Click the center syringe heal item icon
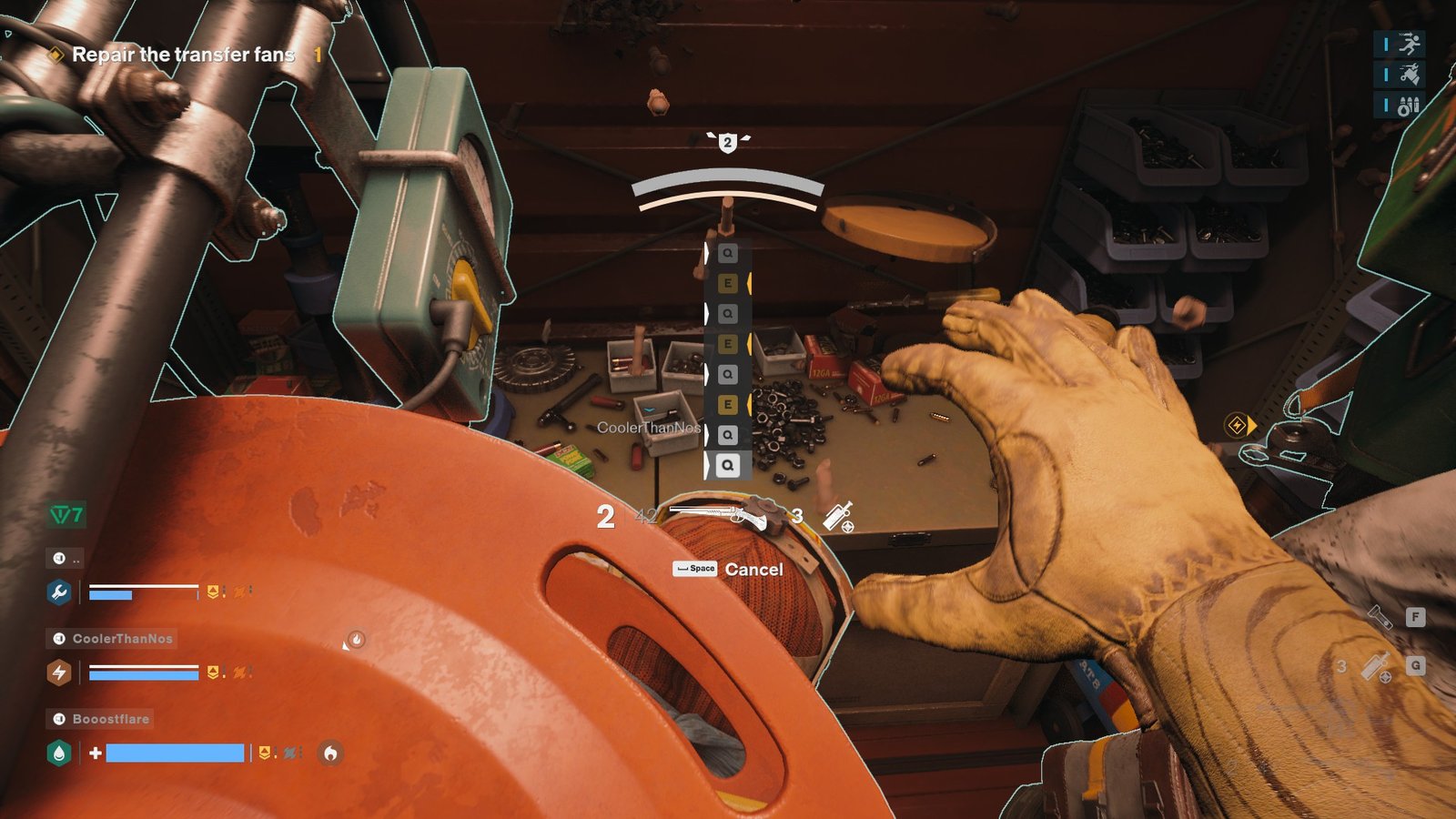The height and width of the screenshot is (819, 1456). [838, 517]
